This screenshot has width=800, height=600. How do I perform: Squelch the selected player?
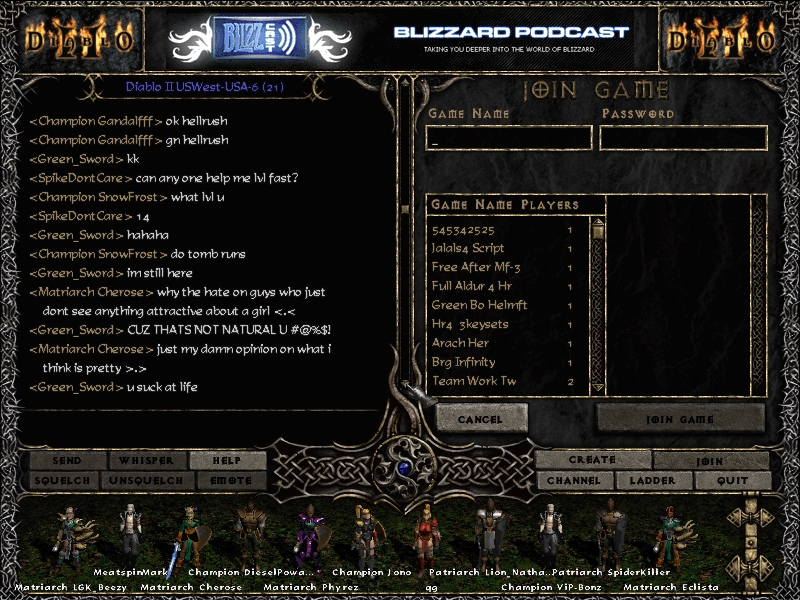(68, 480)
